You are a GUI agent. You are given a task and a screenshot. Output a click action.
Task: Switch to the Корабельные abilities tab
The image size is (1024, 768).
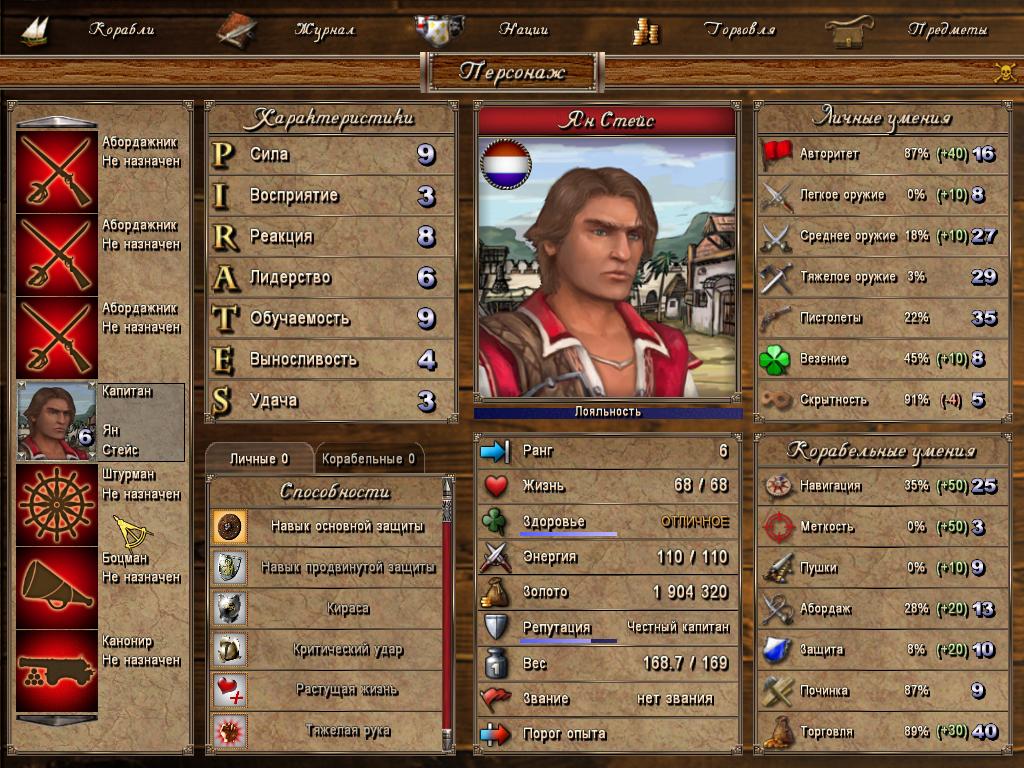(369, 459)
